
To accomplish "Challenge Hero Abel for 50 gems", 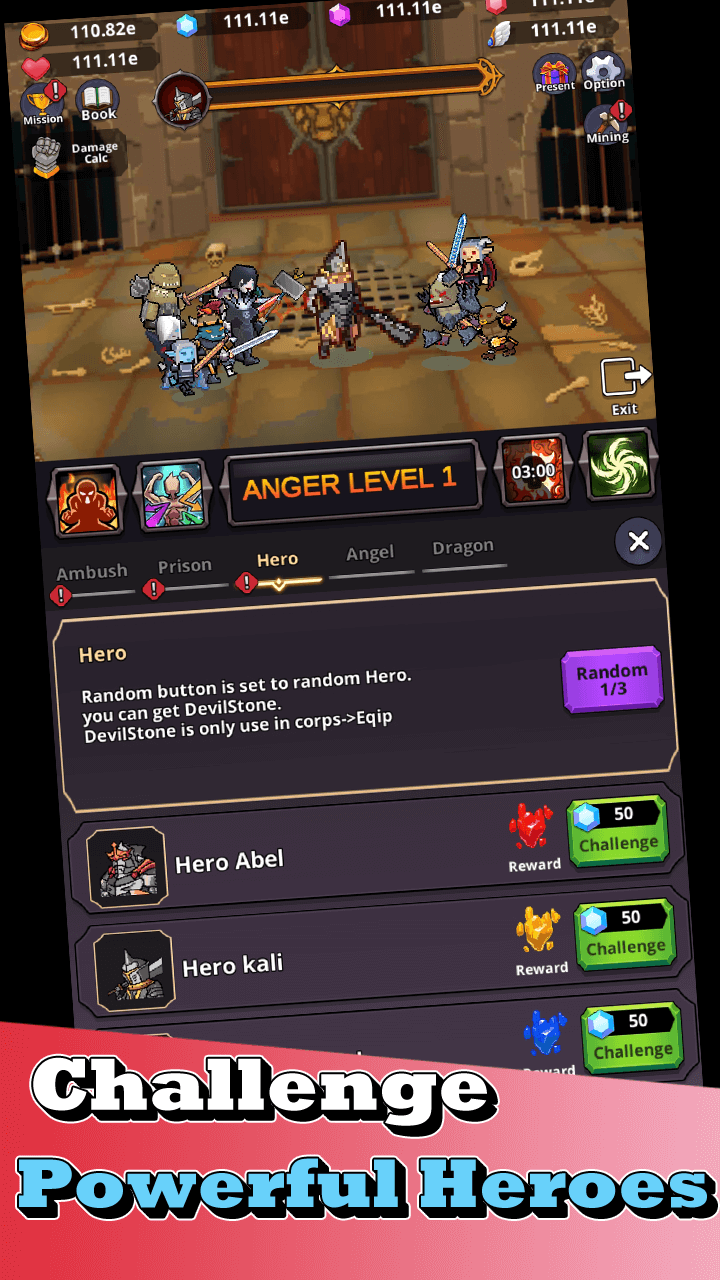I will pyautogui.click(x=618, y=830).
